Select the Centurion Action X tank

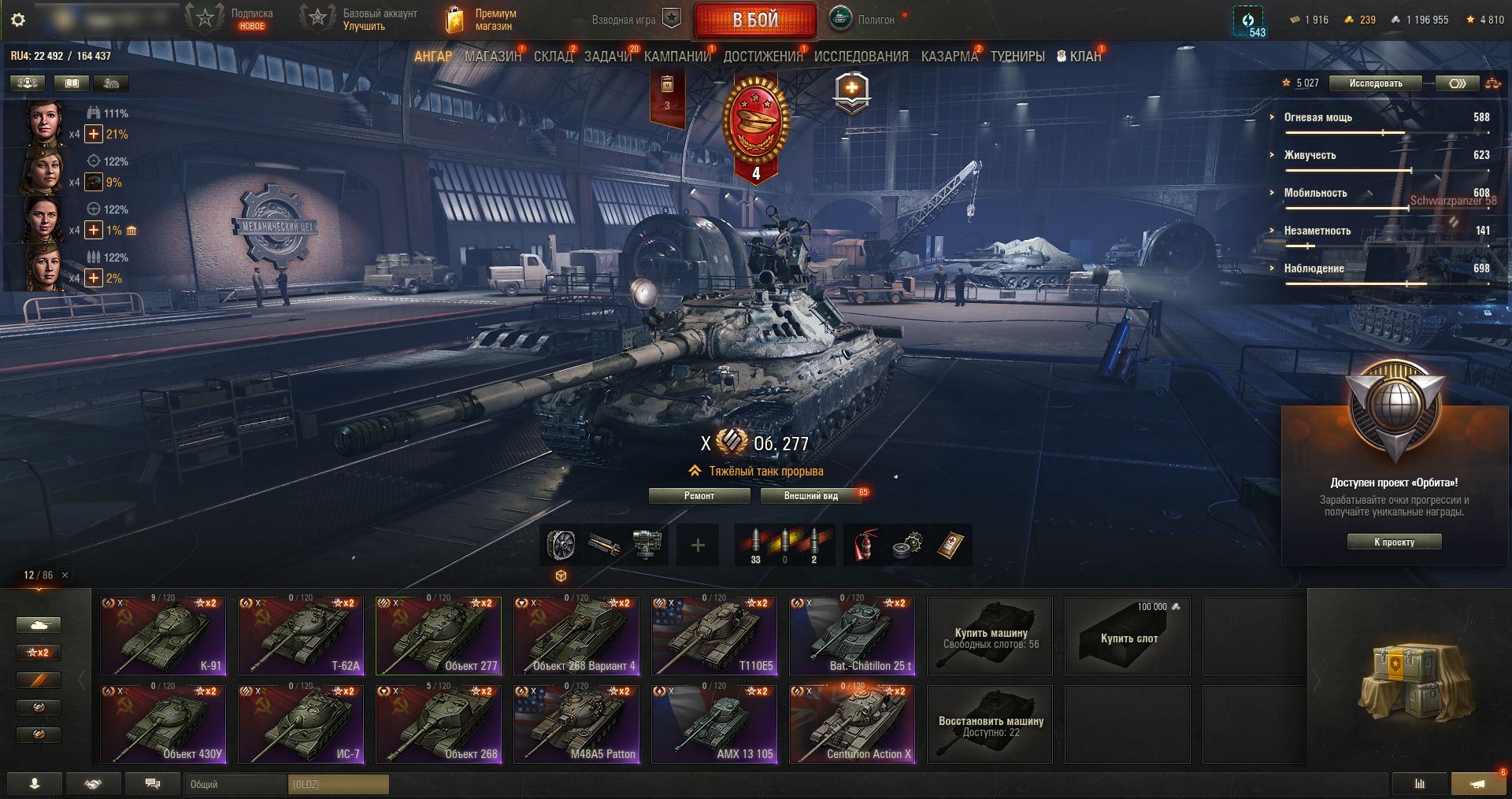(852, 724)
